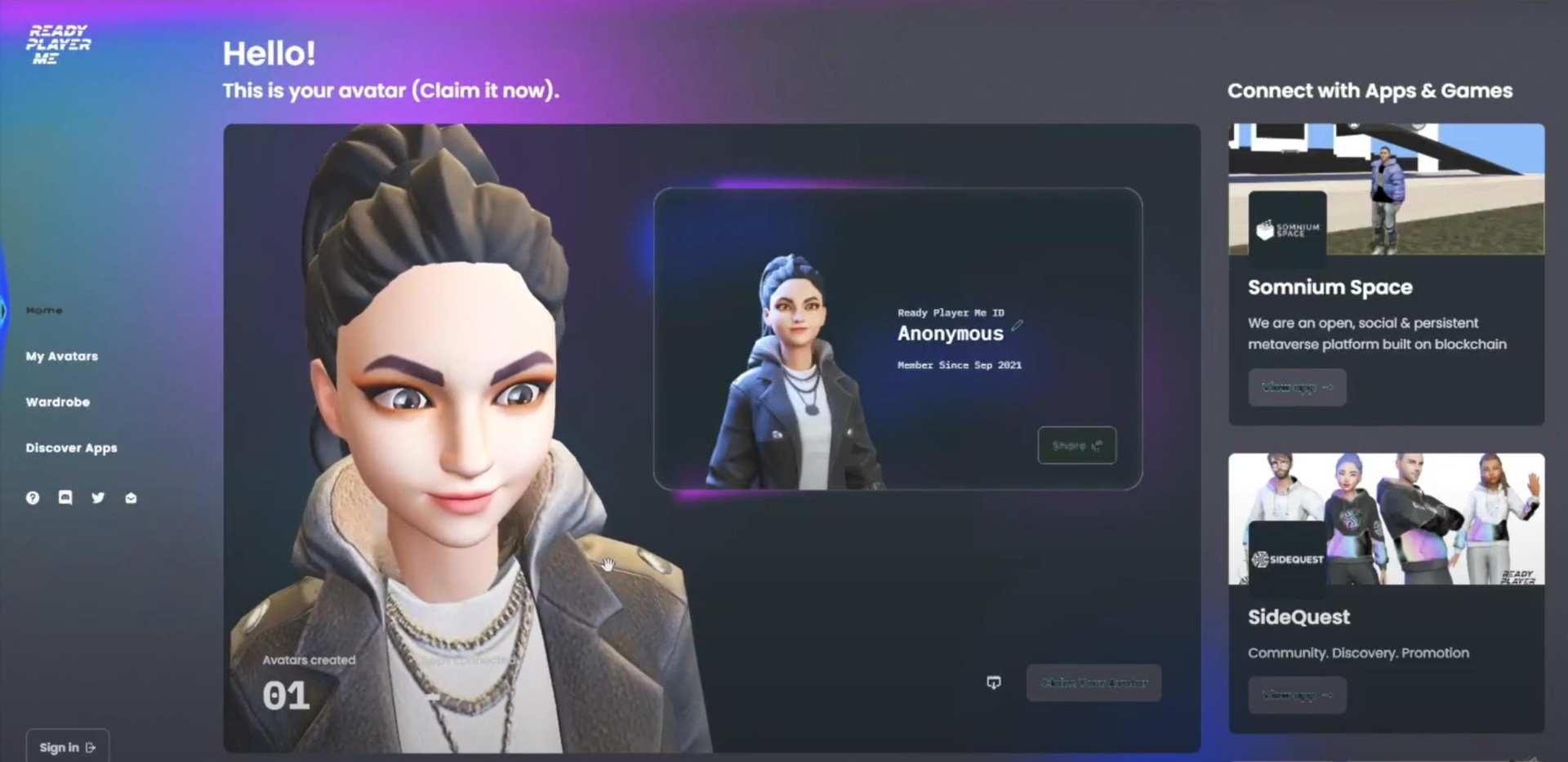Open the Wardrobe section
The width and height of the screenshot is (1568, 762).
point(57,402)
